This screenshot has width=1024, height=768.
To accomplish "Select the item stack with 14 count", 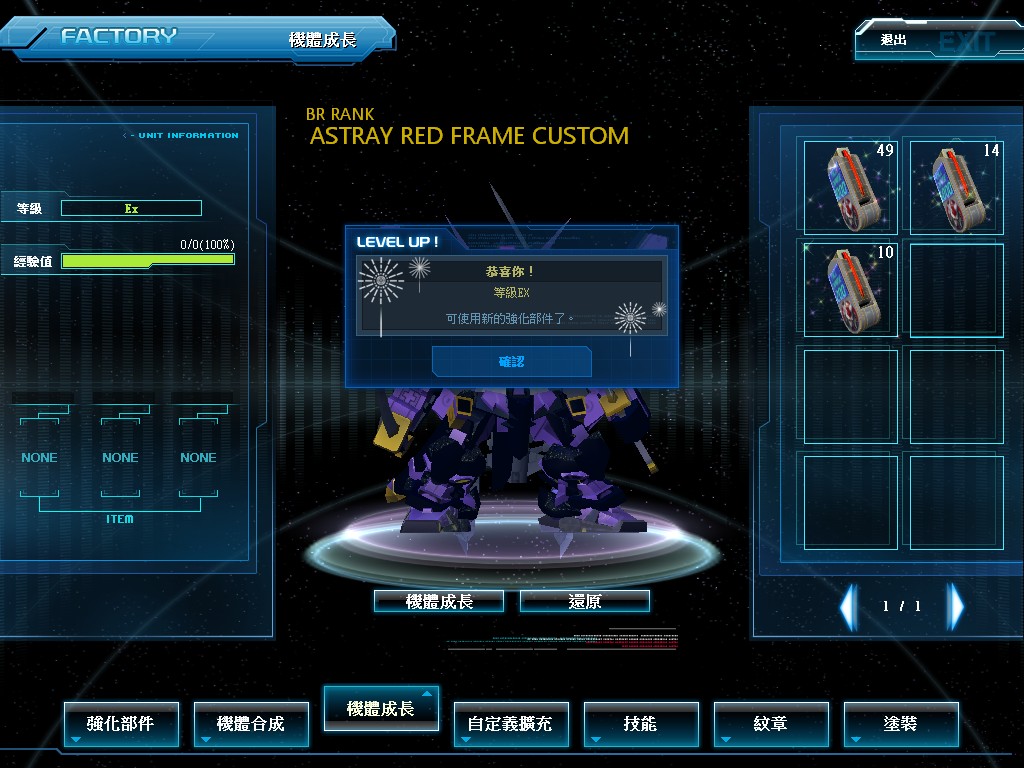I will 956,187.
